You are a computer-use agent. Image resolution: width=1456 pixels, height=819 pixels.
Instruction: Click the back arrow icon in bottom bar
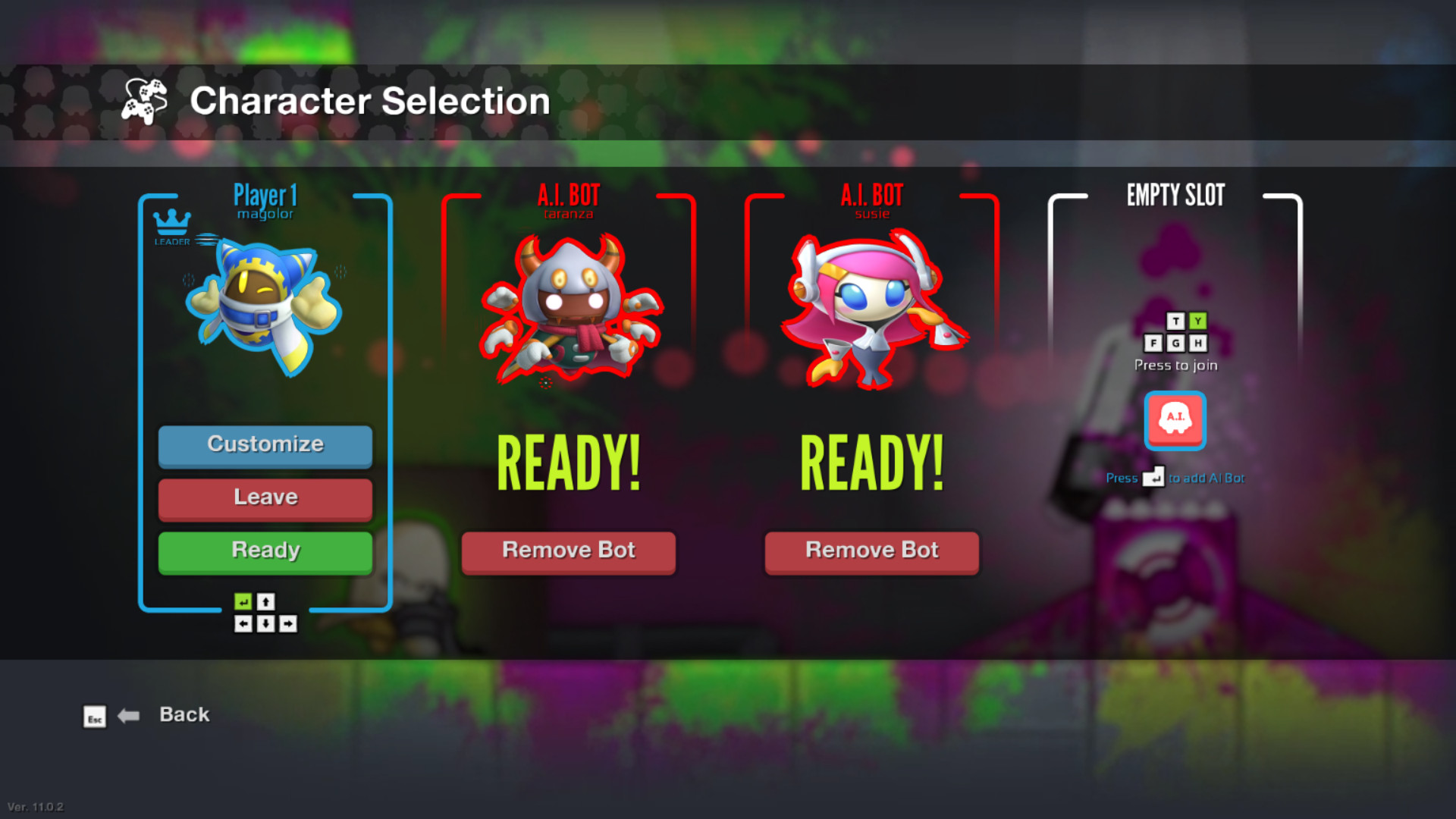pyautogui.click(x=129, y=715)
